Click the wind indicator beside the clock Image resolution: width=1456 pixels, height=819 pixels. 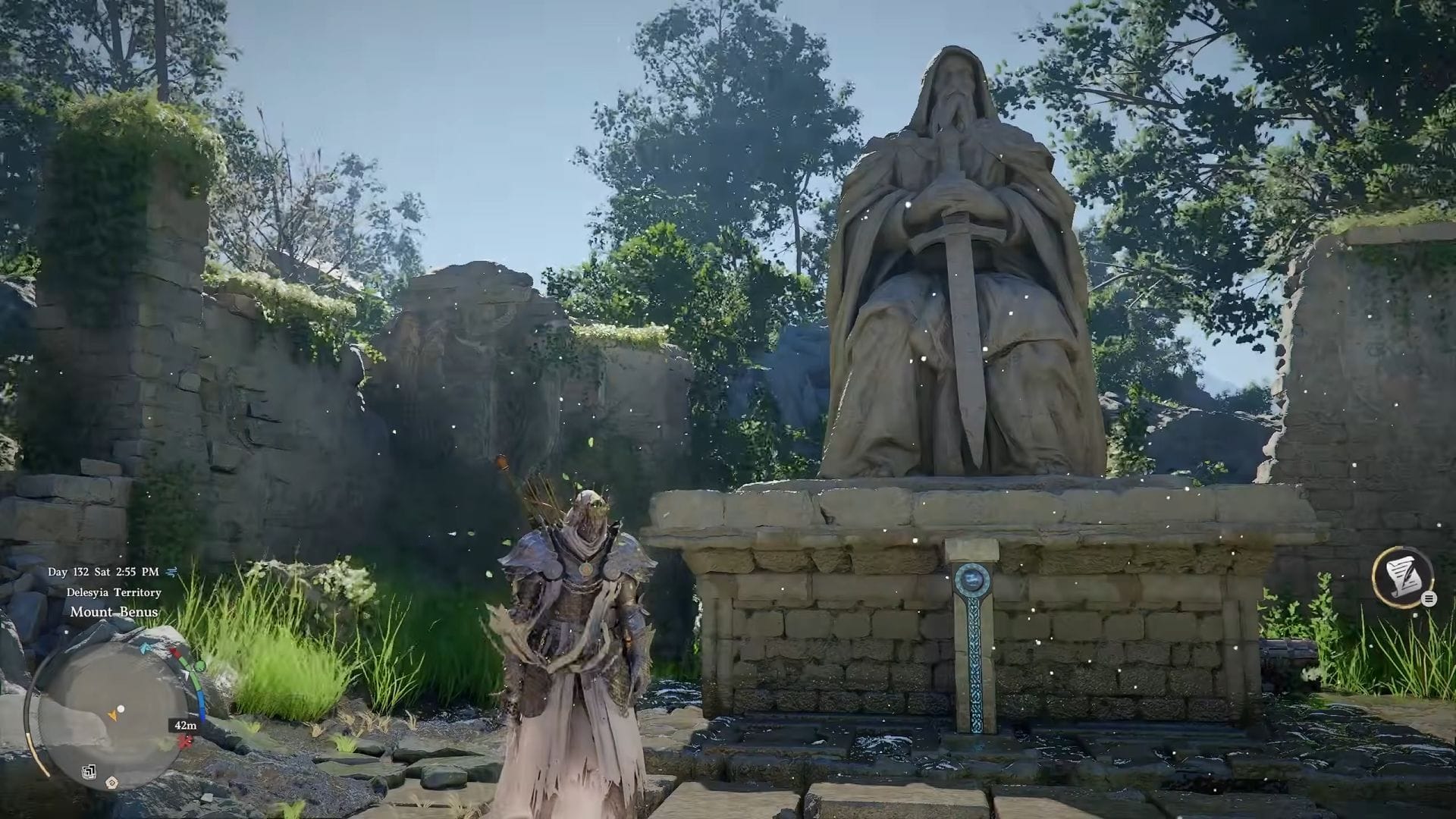171,572
